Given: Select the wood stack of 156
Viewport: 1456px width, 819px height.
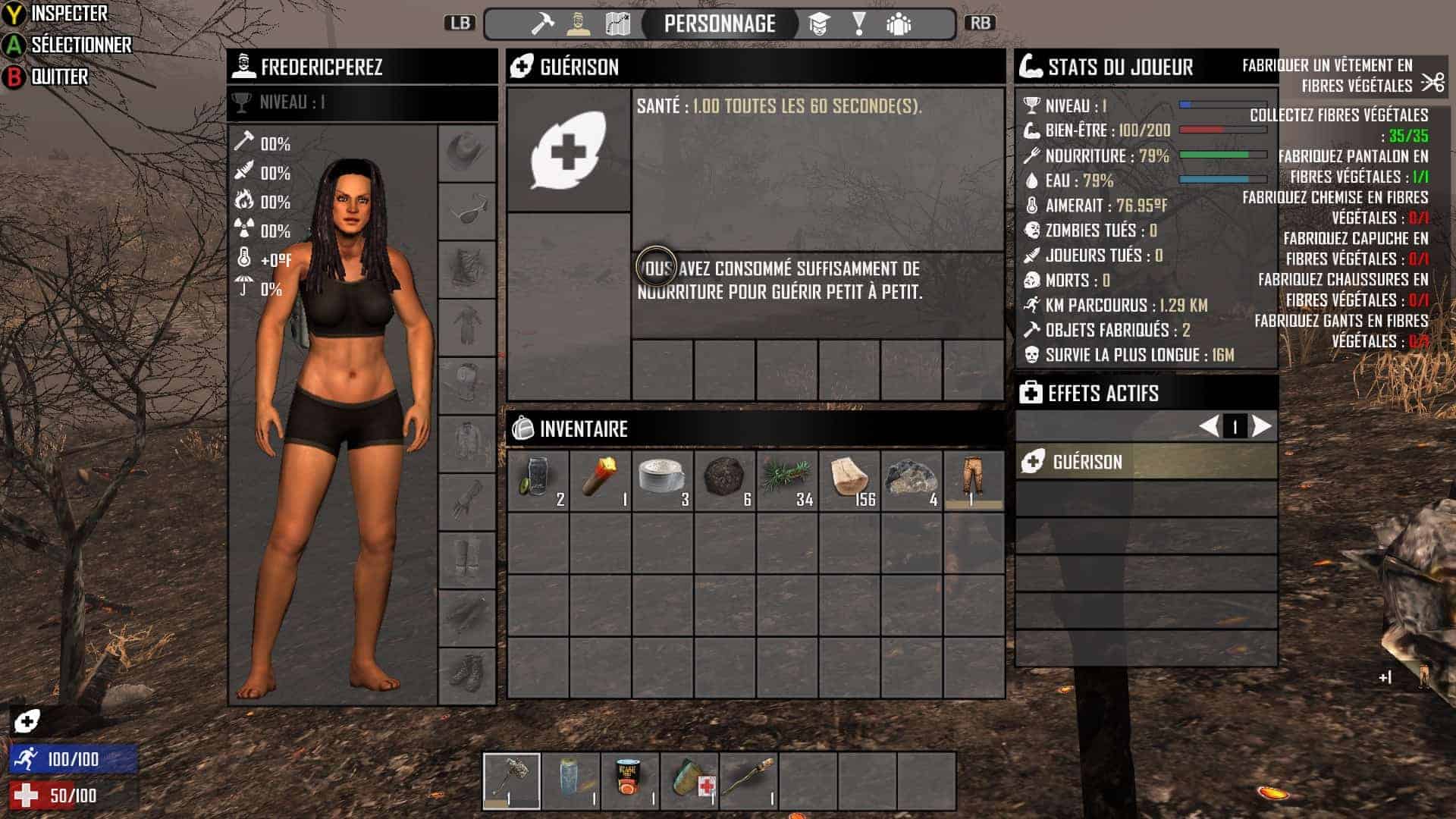Looking at the screenshot, I should click(x=849, y=481).
